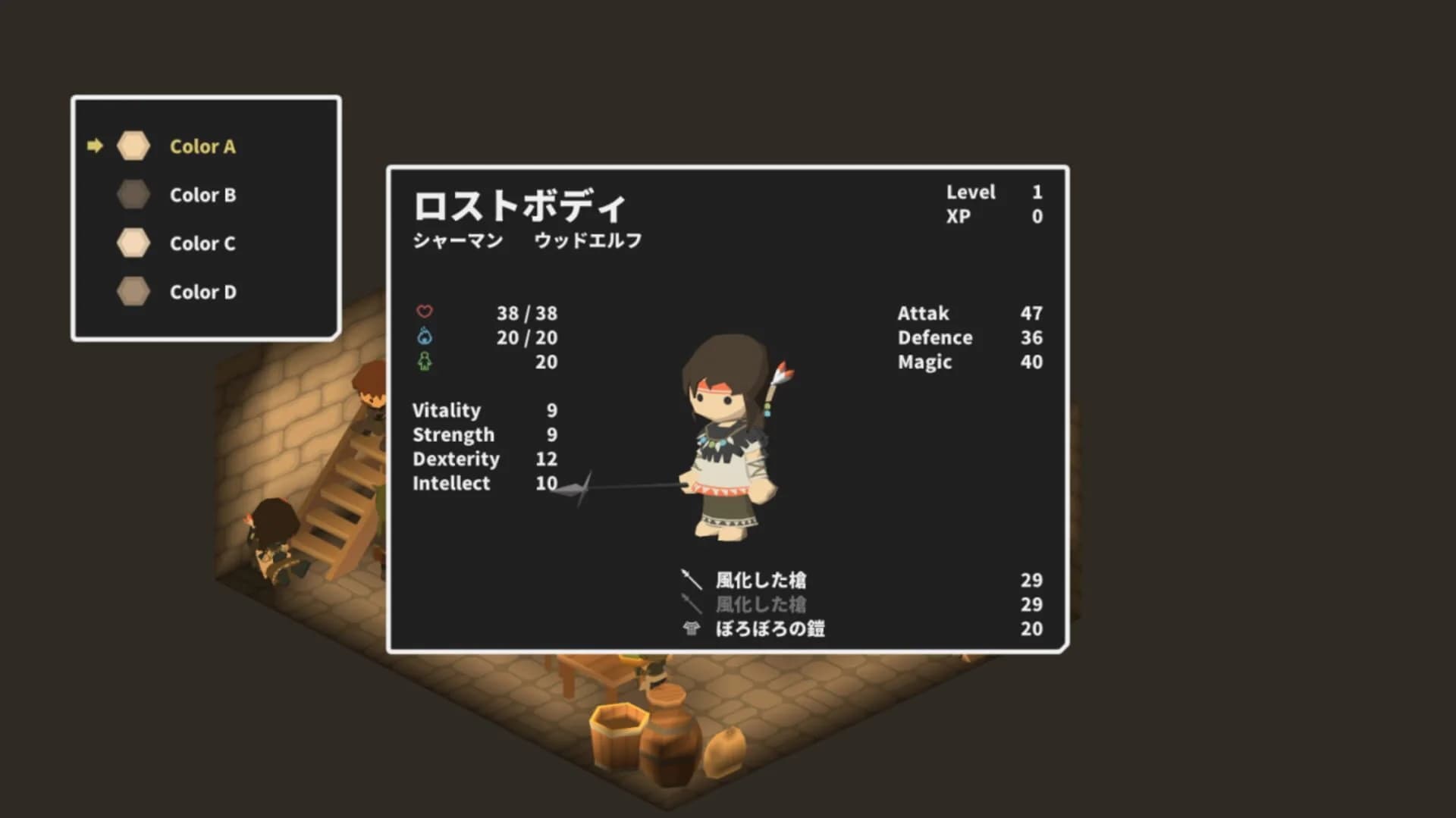Viewport: 1456px width, 818px height.
Task: Select the Color B option
Action: pyautogui.click(x=202, y=195)
